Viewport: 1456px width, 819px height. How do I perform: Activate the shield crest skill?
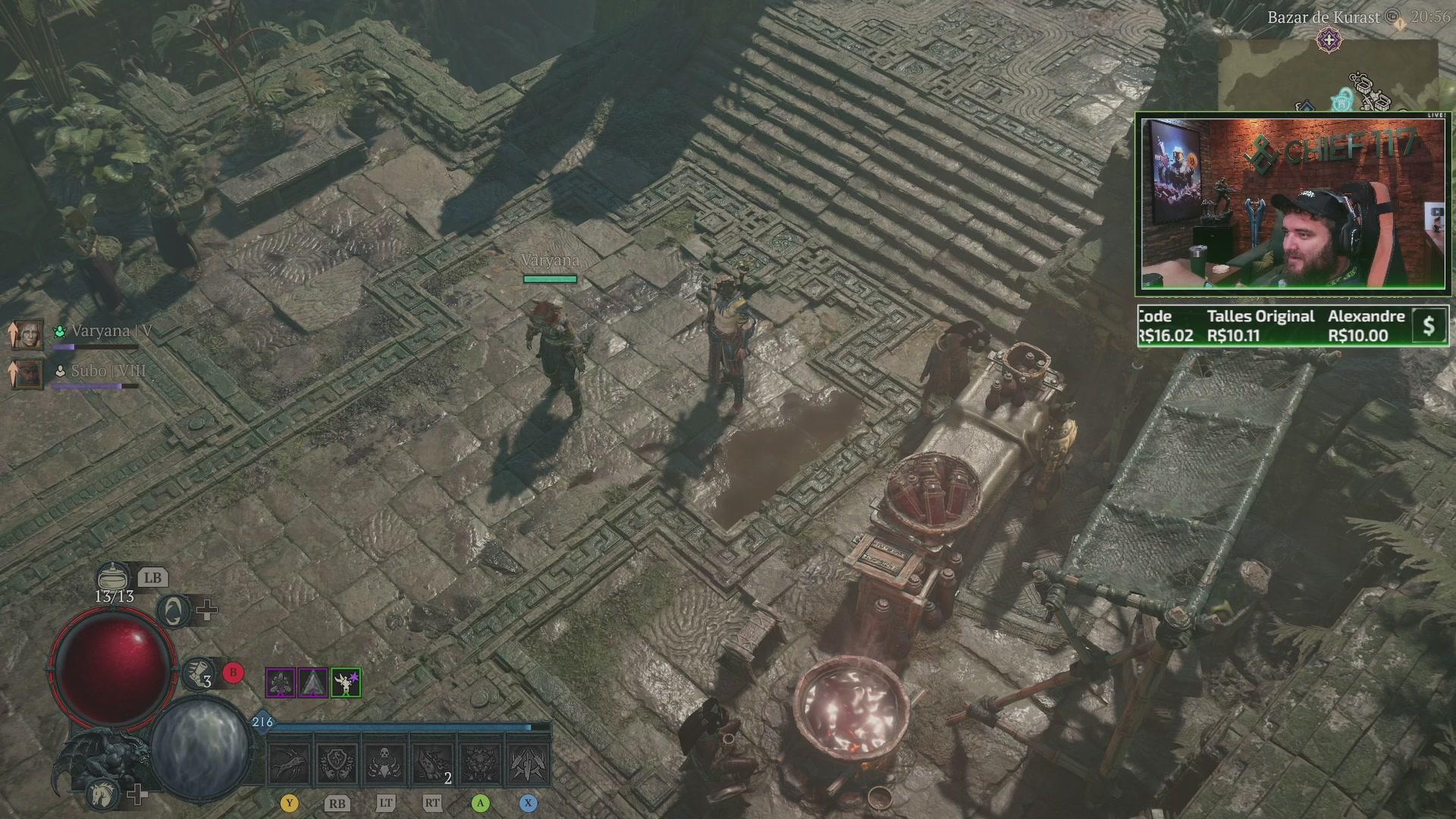(337, 764)
